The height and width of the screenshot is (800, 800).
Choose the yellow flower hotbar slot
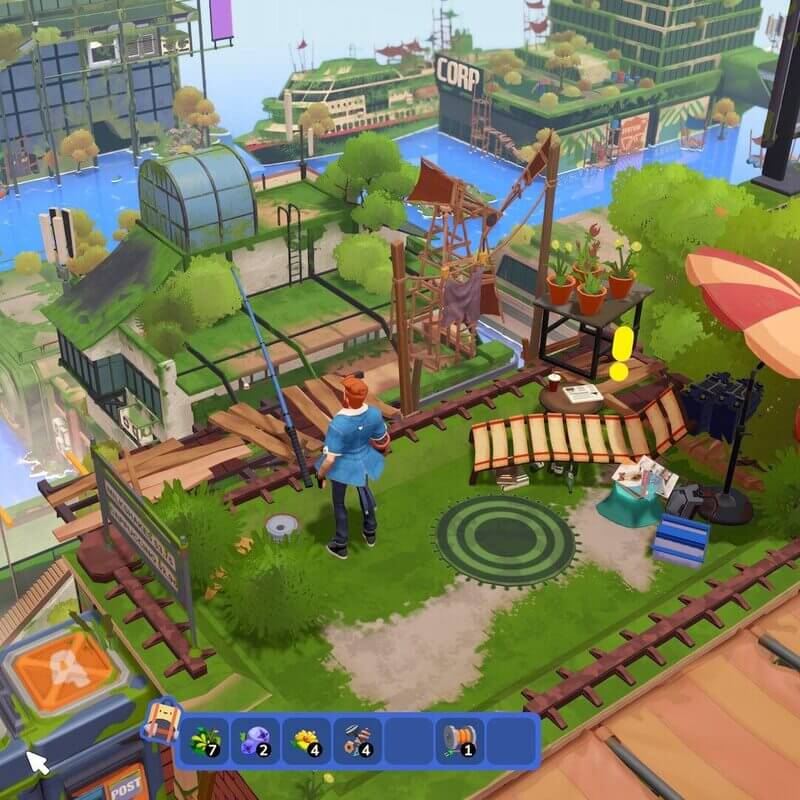click(x=306, y=740)
